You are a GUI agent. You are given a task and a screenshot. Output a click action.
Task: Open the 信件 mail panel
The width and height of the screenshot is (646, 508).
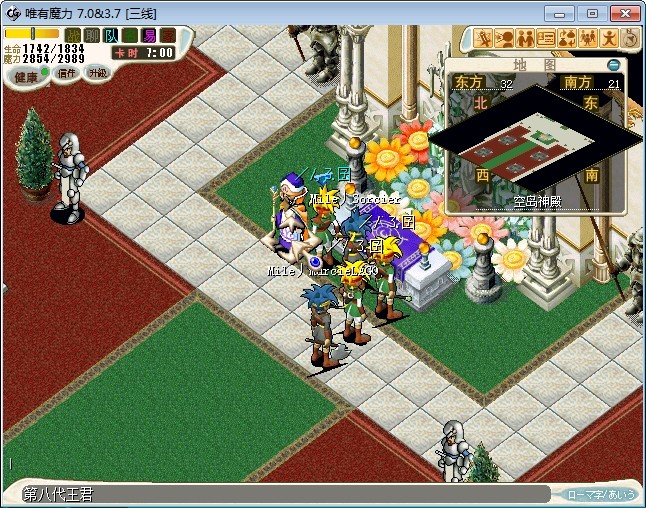coord(67,73)
